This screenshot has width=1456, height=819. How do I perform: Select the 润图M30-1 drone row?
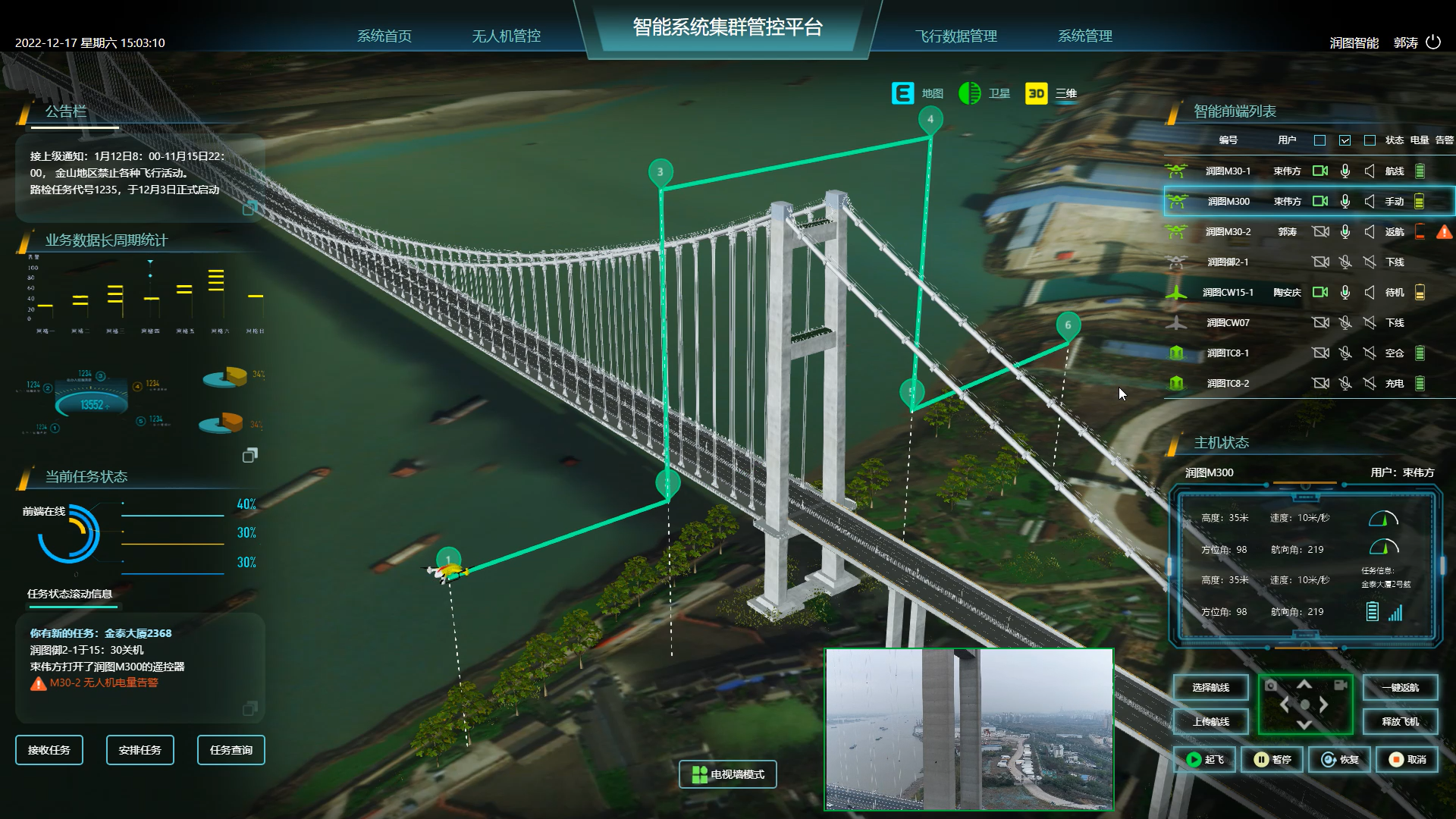[x=1228, y=171]
